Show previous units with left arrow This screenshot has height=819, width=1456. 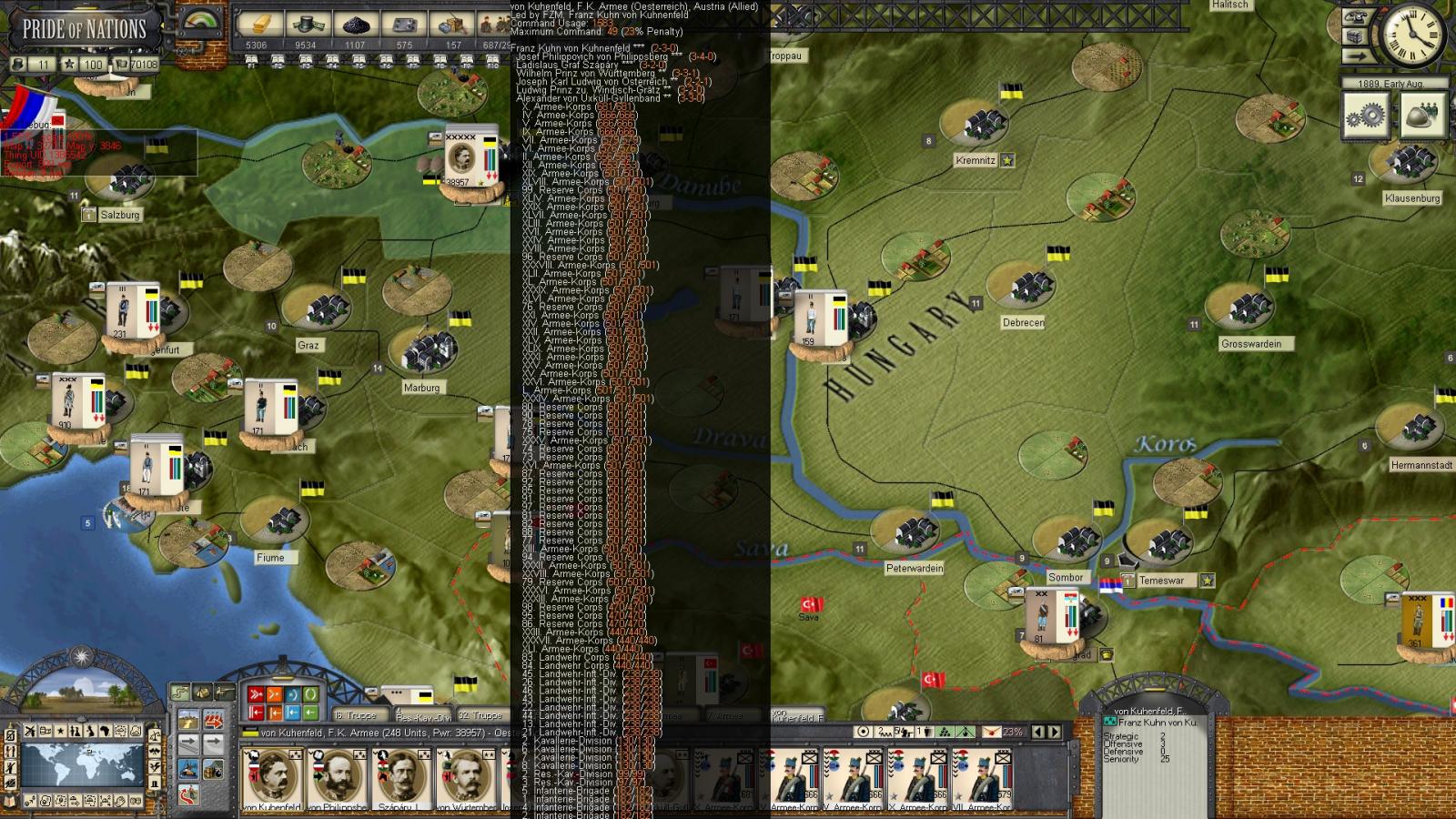[1039, 732]
